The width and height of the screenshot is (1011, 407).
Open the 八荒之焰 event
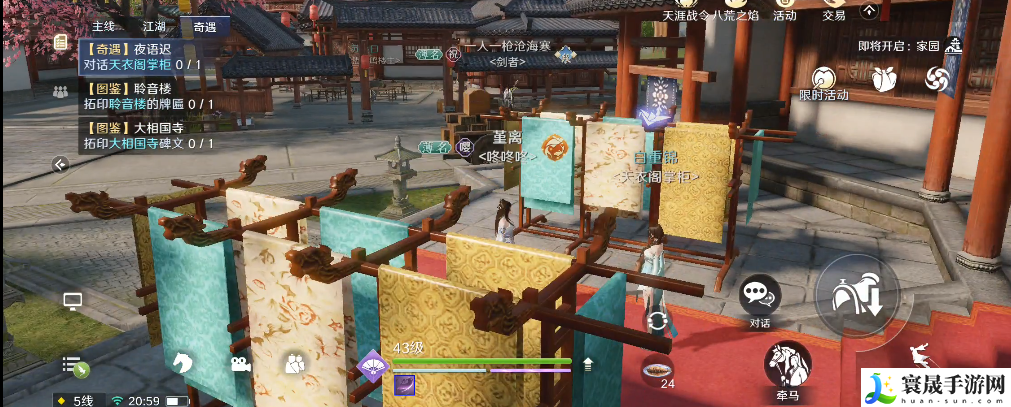click(735, 11)
